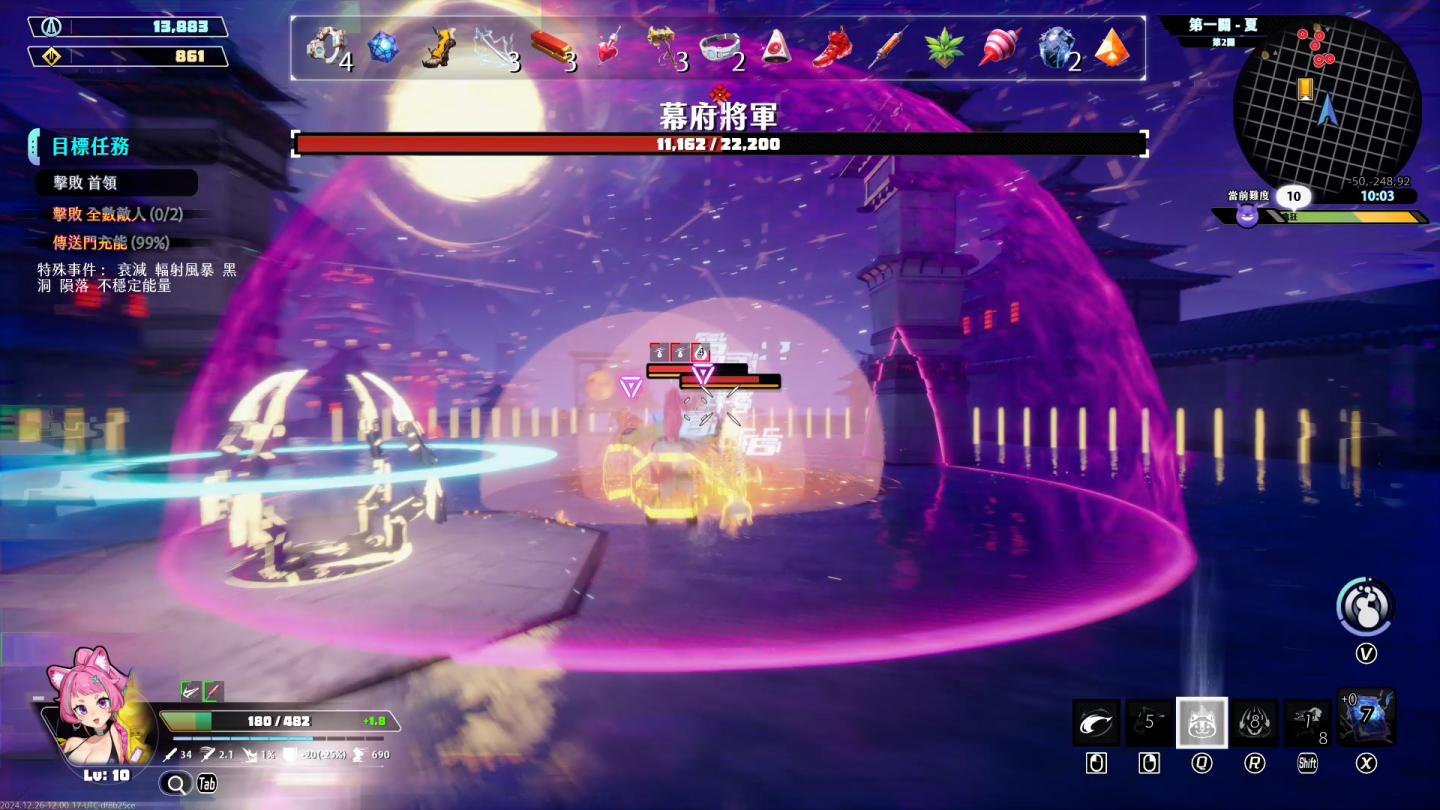
Task: Select the red sneaker item
Action: point(832,47)
